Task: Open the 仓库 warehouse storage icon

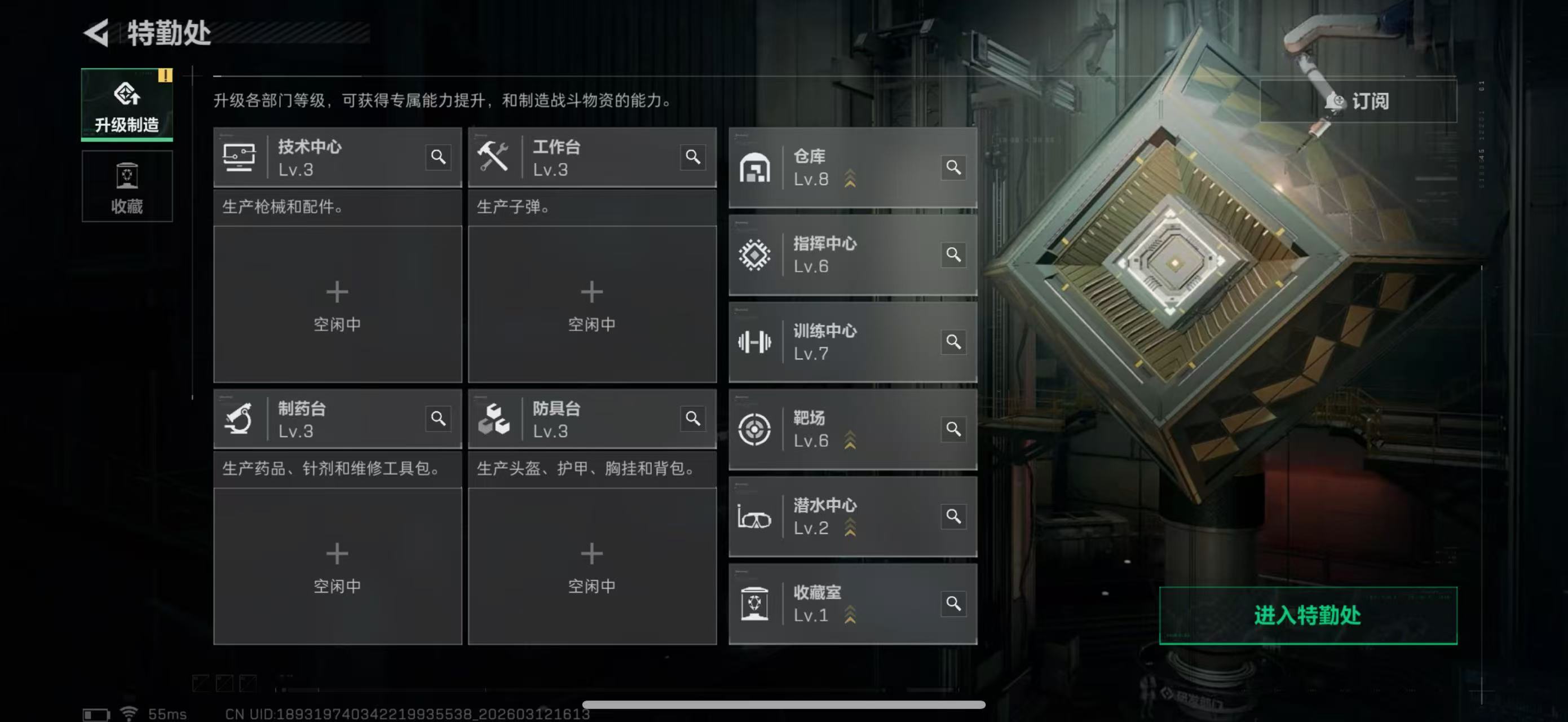Action: [755, 168]
